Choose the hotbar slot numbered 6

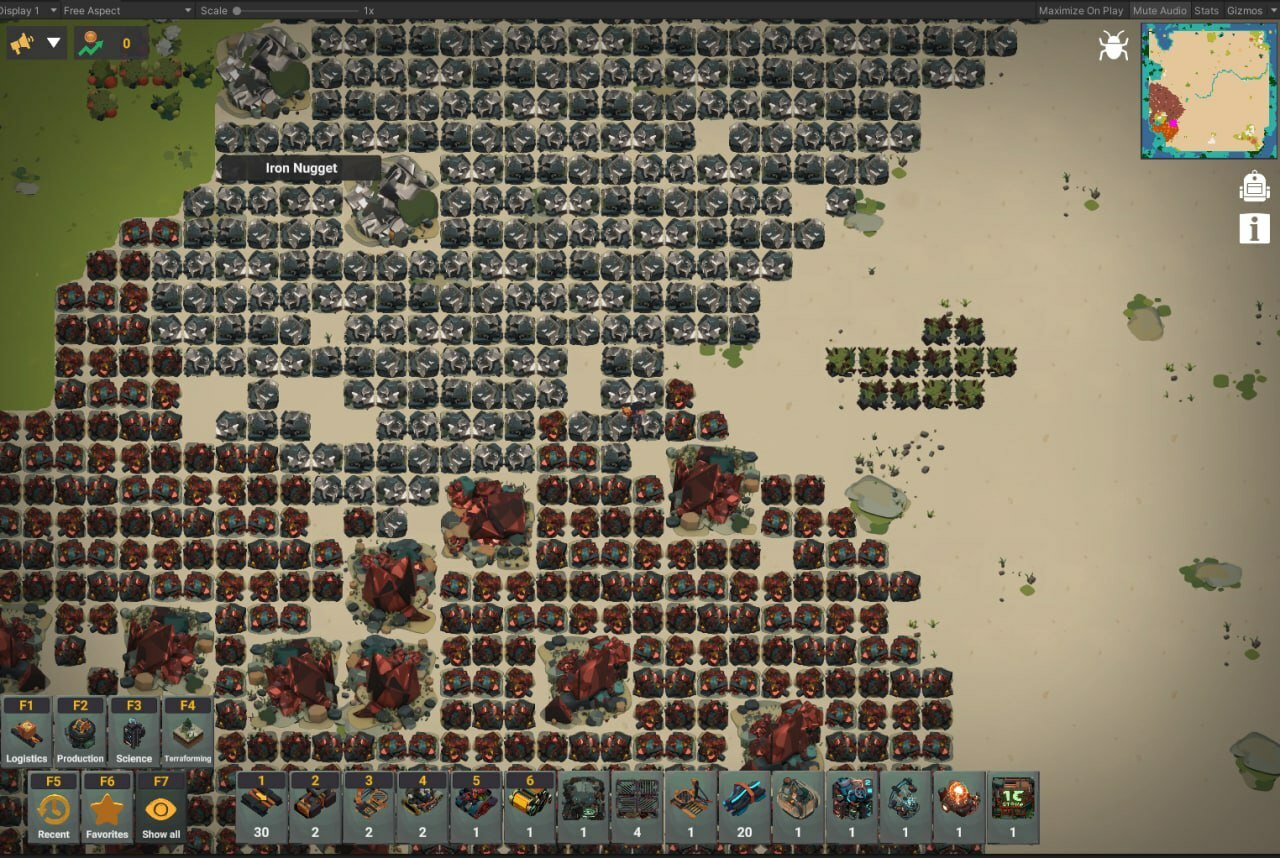point(529,806)
